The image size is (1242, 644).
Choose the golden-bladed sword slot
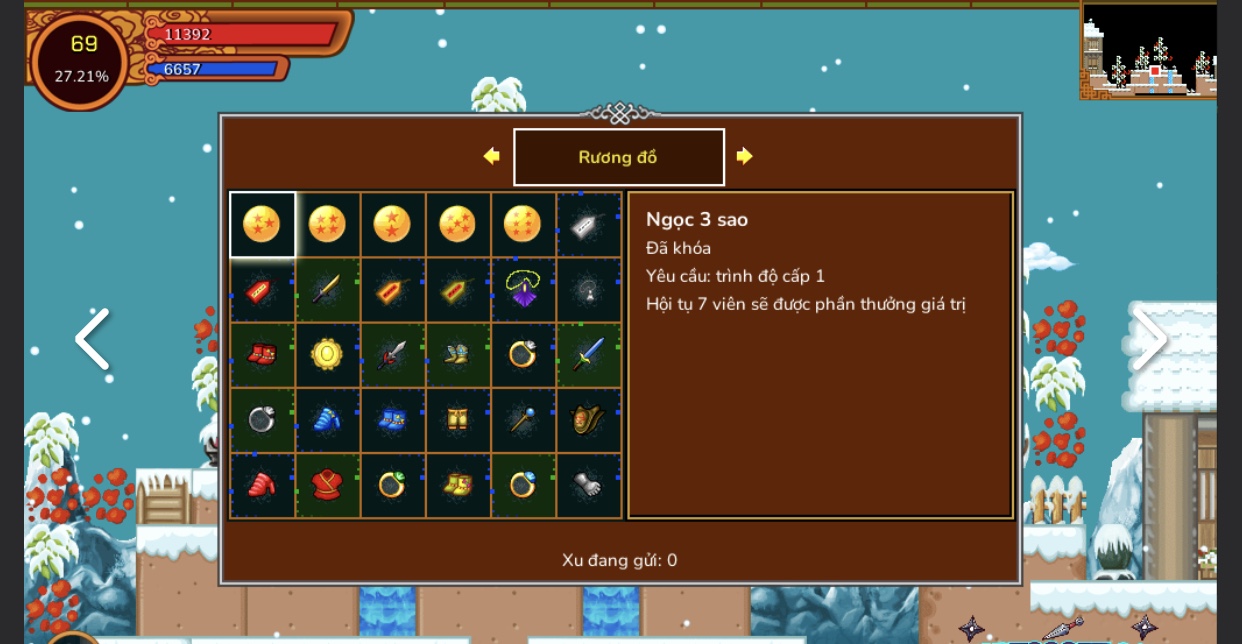click(327, 290)
